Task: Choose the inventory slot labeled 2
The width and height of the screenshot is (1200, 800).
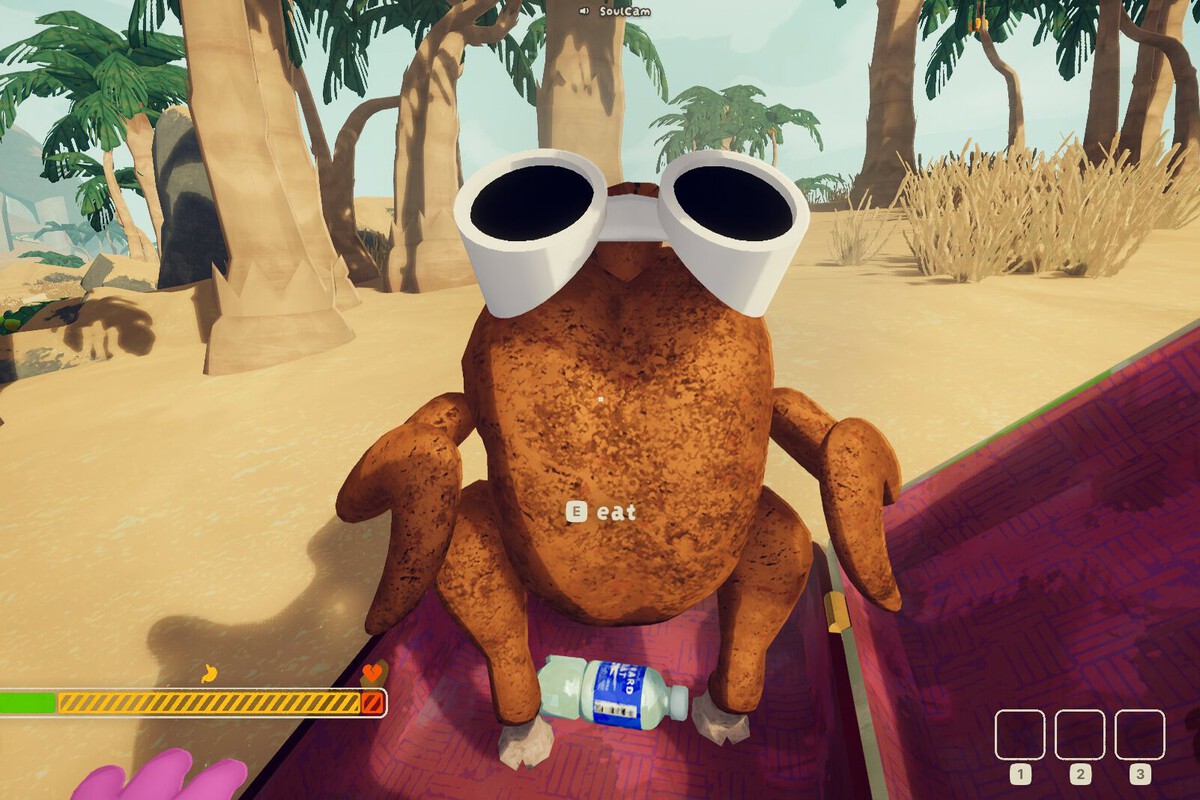Action: click(1080, 734)
